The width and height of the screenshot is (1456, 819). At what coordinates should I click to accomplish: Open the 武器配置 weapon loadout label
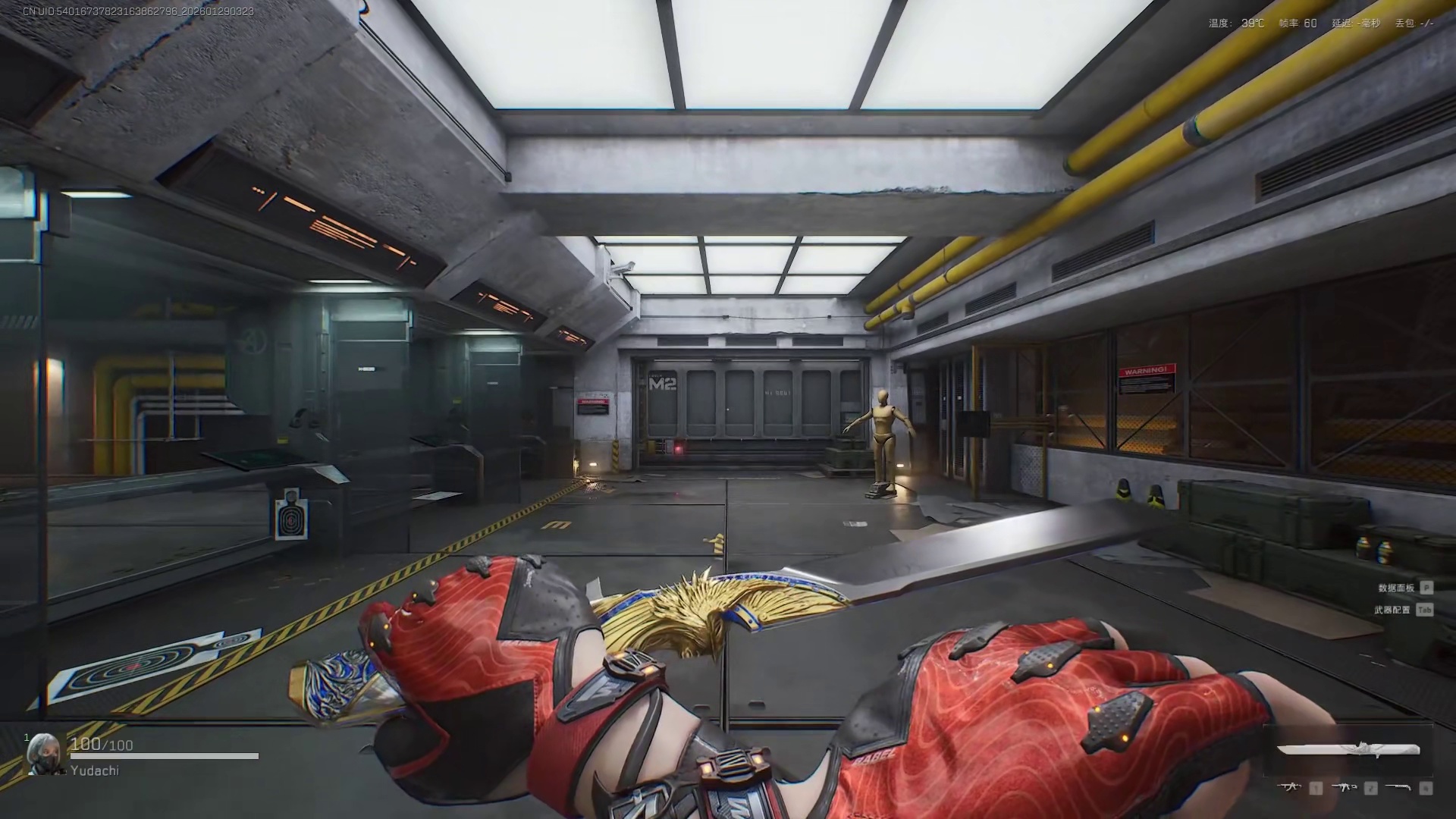click(x=1392, y=610)
